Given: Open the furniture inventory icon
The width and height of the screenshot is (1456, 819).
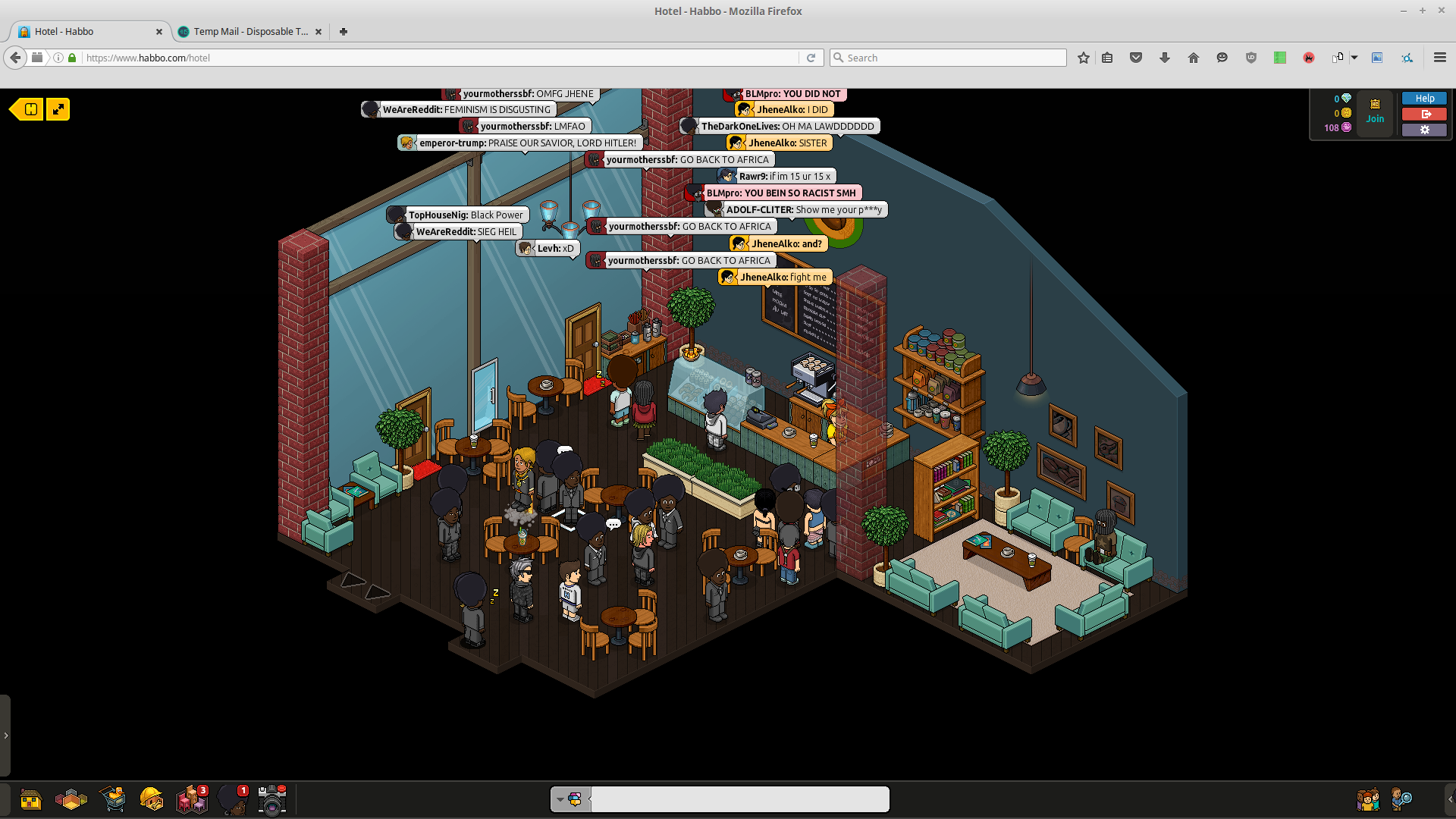Looking at the screenshot, I should click(x=191, y=799).
